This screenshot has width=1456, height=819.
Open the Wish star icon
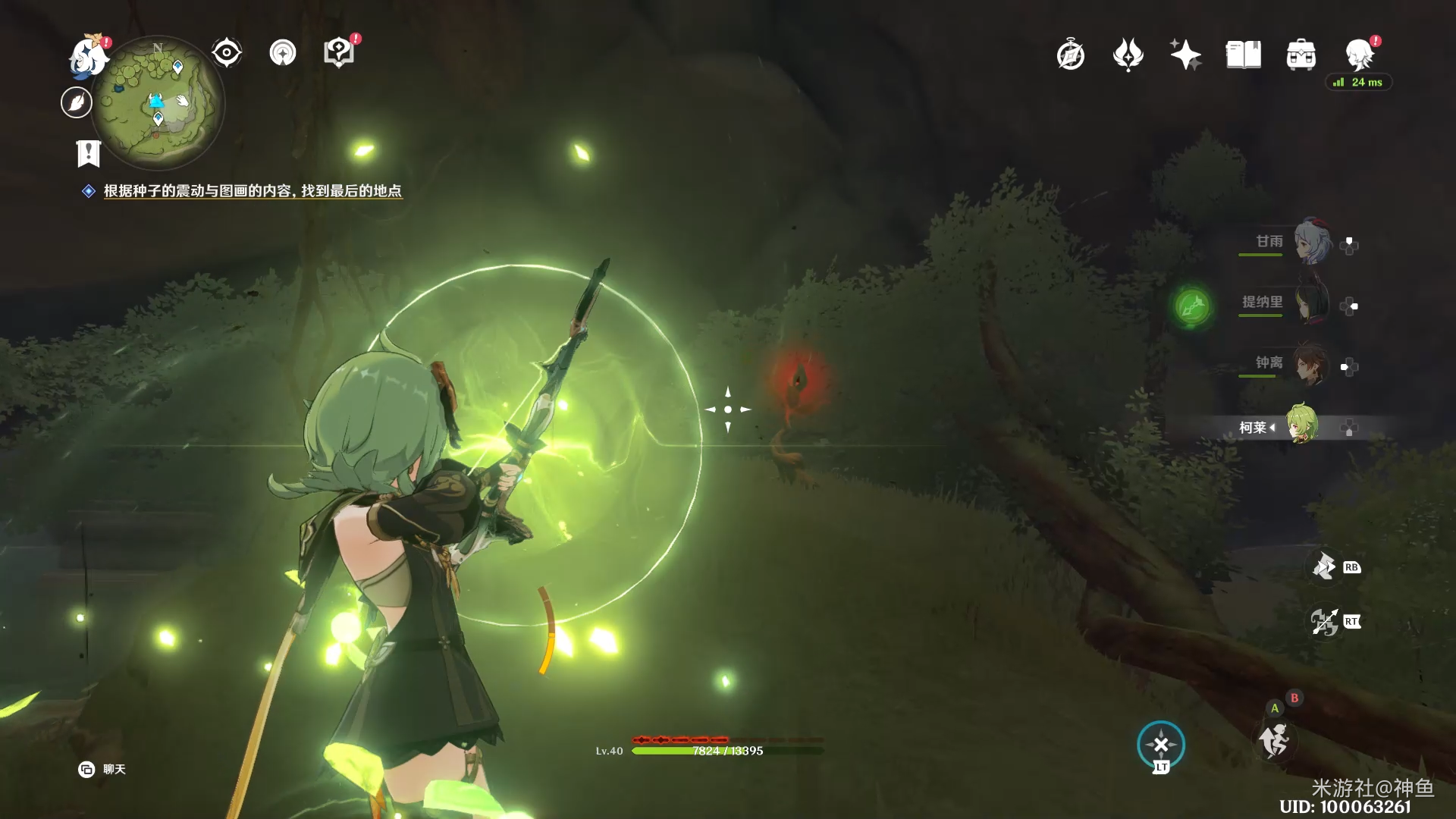tap(1185, 55)
